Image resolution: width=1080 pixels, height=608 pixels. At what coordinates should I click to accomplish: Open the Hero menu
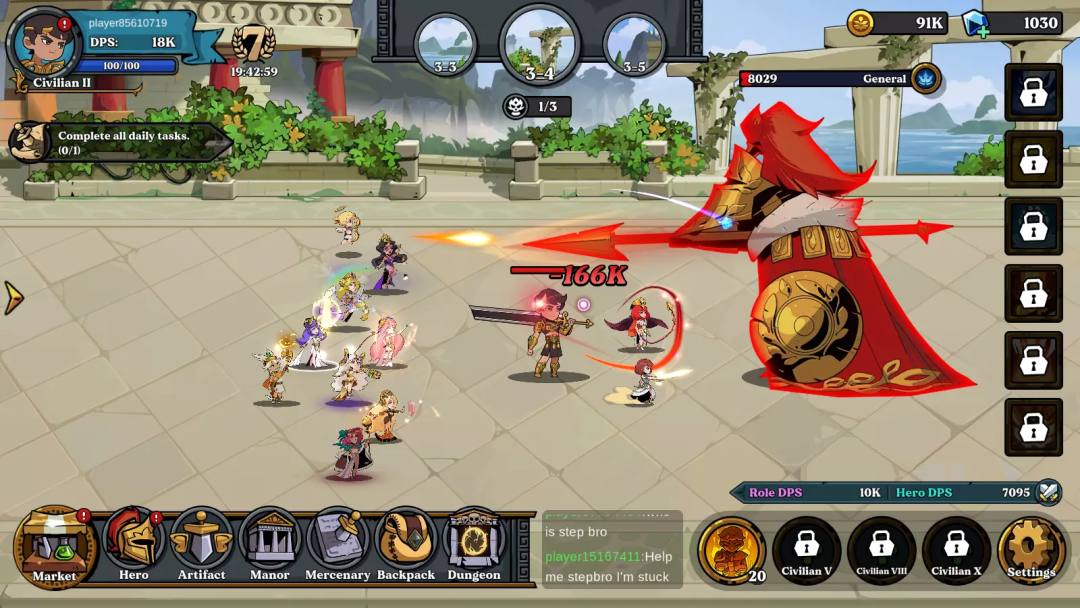click(133, 545)
